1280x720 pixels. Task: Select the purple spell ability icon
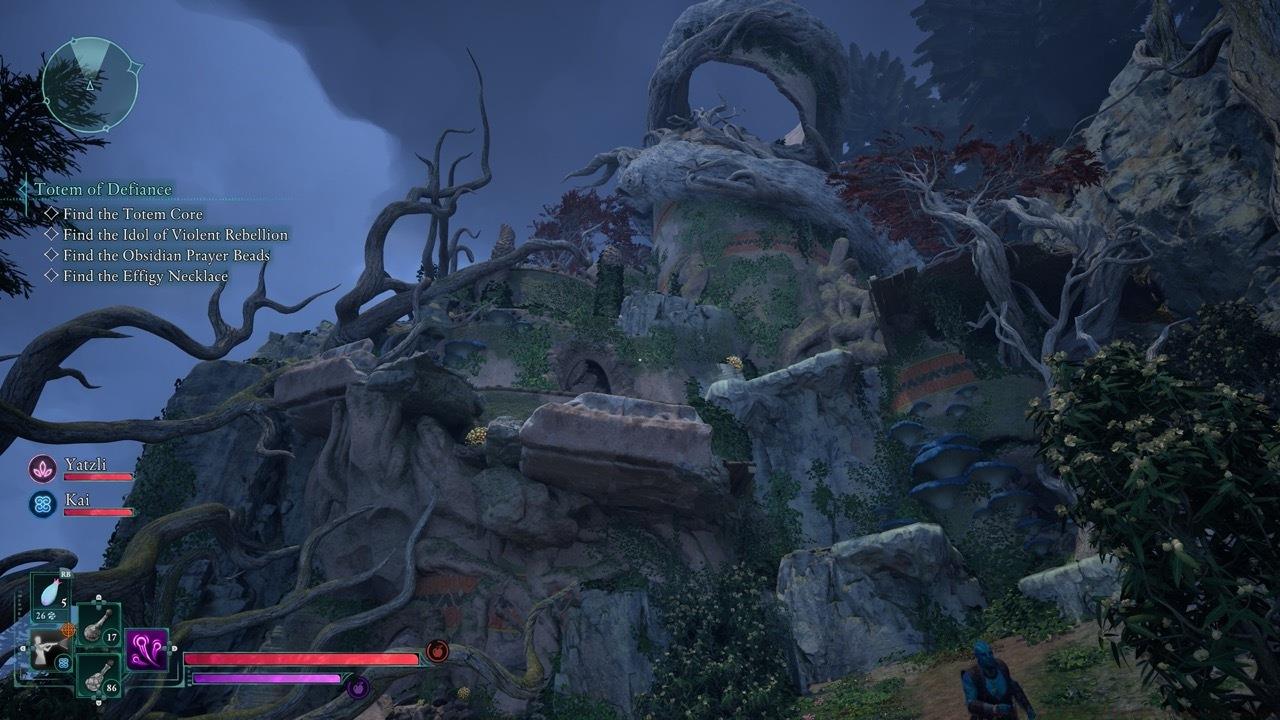146,651
